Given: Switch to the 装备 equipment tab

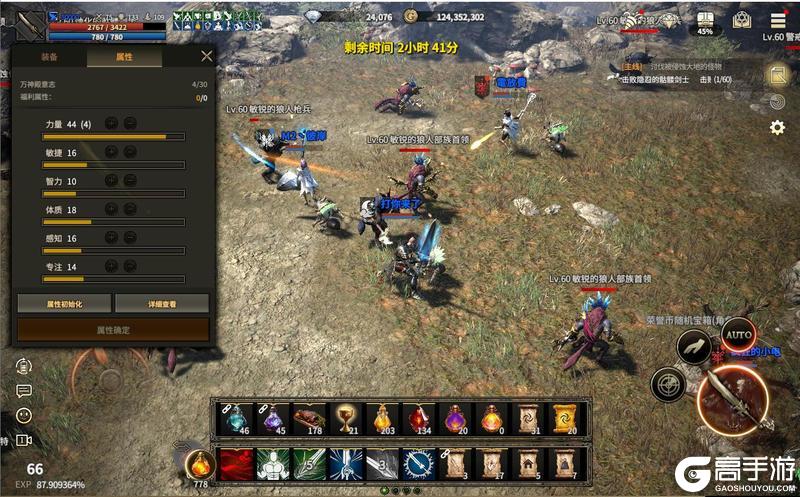Looking at the screenshot, I should coord(49,58).
